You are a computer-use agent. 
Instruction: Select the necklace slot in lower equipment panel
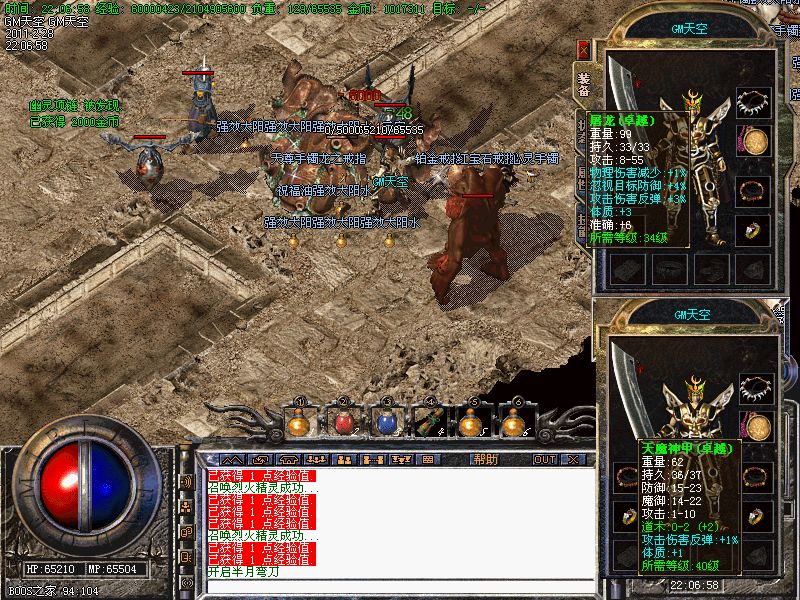754,389
